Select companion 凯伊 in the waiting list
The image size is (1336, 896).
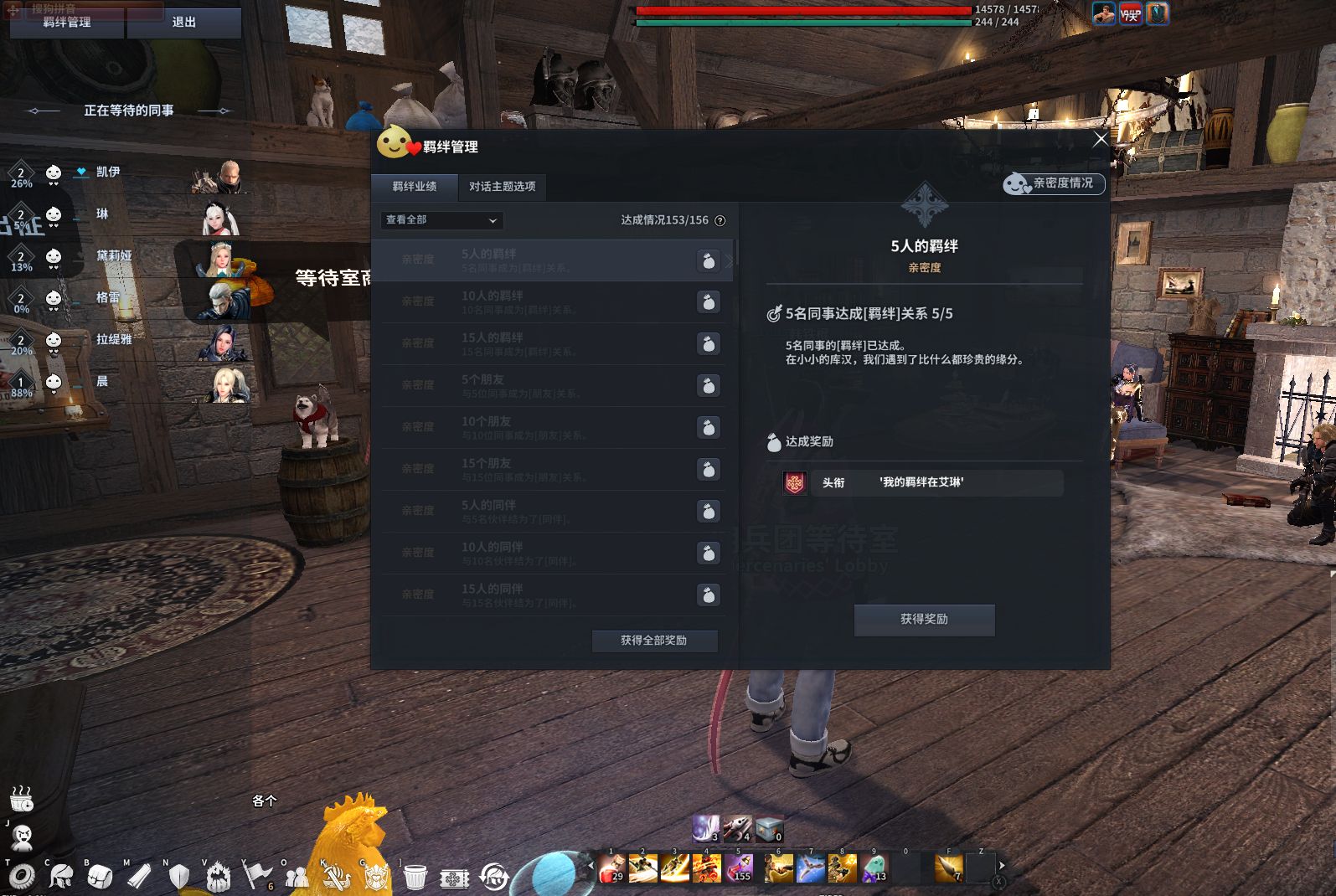(108, 172)
